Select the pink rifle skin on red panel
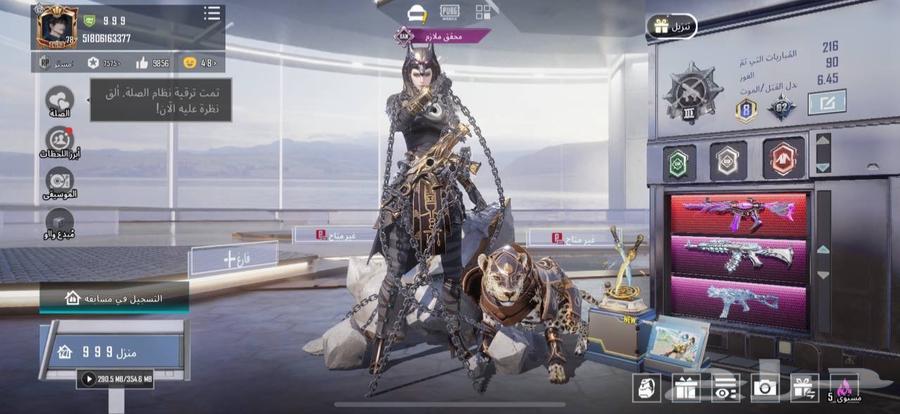The height and width of the screenshot is (414, 900). (x=739, y=214)
